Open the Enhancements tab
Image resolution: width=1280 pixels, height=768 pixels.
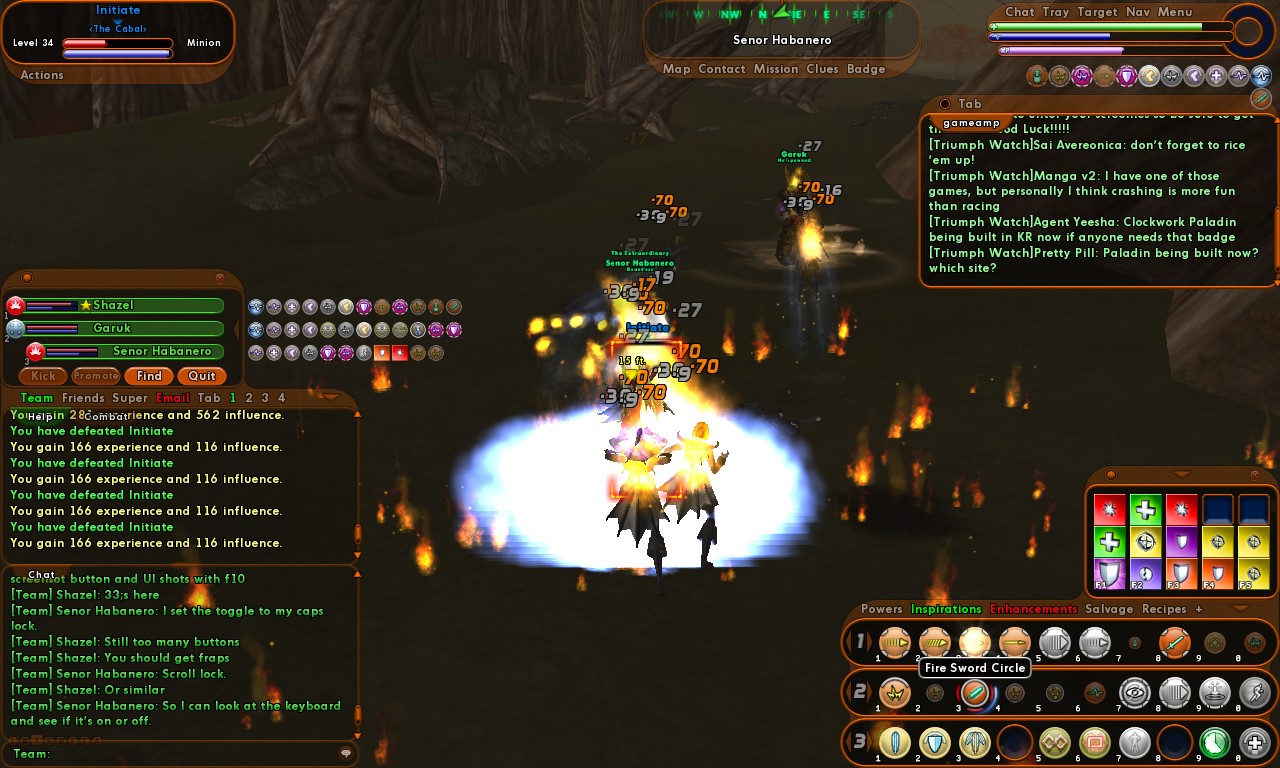pos(1033,609)
